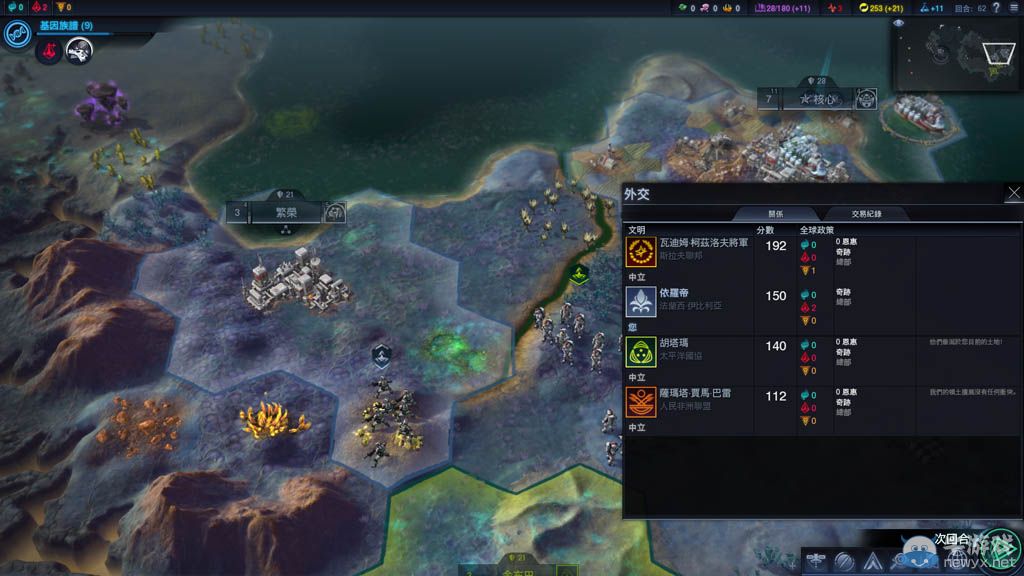
Task: Click the round grey-white icon below research
Action: pos(78,52)
